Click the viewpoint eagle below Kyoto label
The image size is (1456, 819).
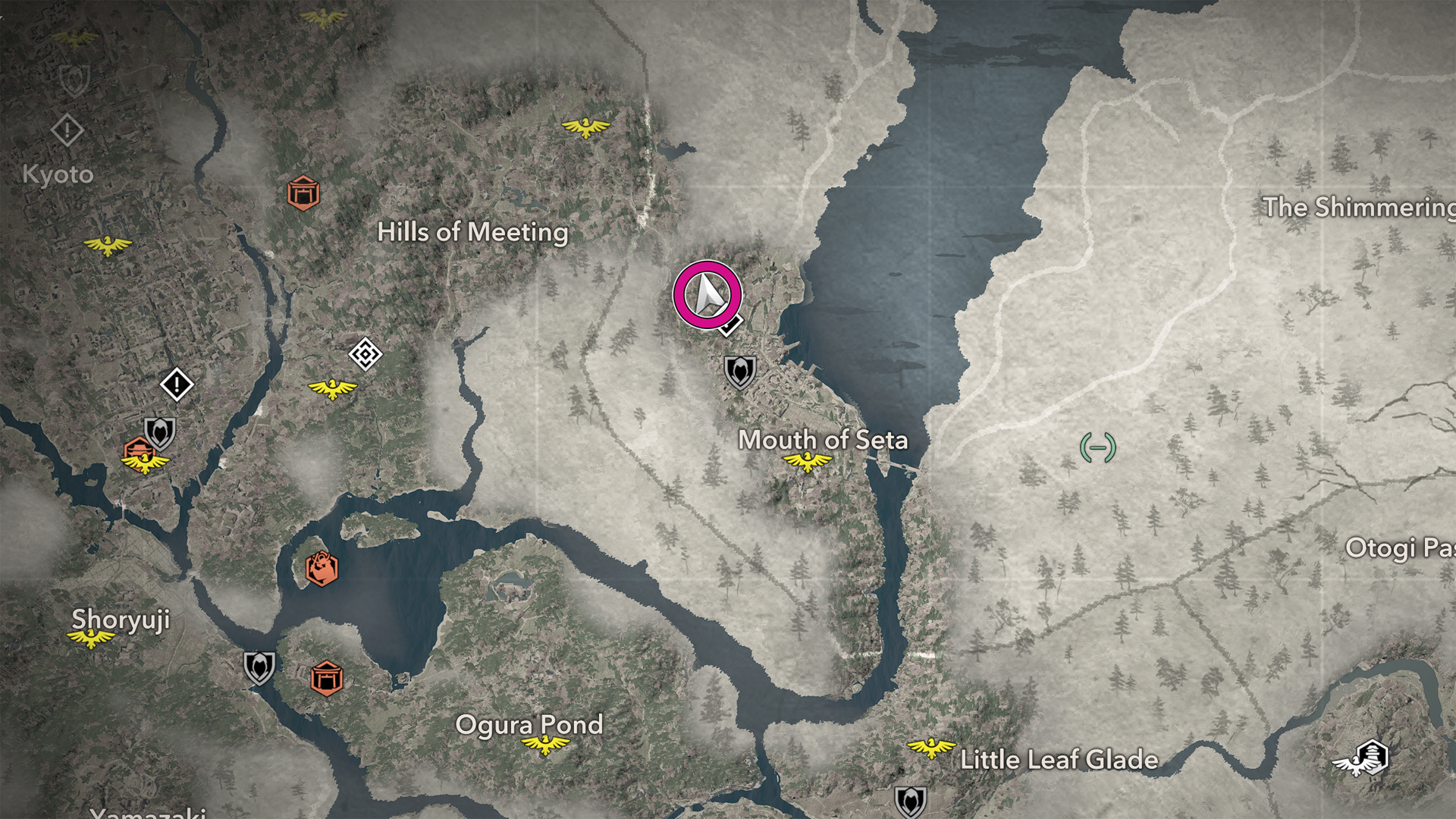107,246
